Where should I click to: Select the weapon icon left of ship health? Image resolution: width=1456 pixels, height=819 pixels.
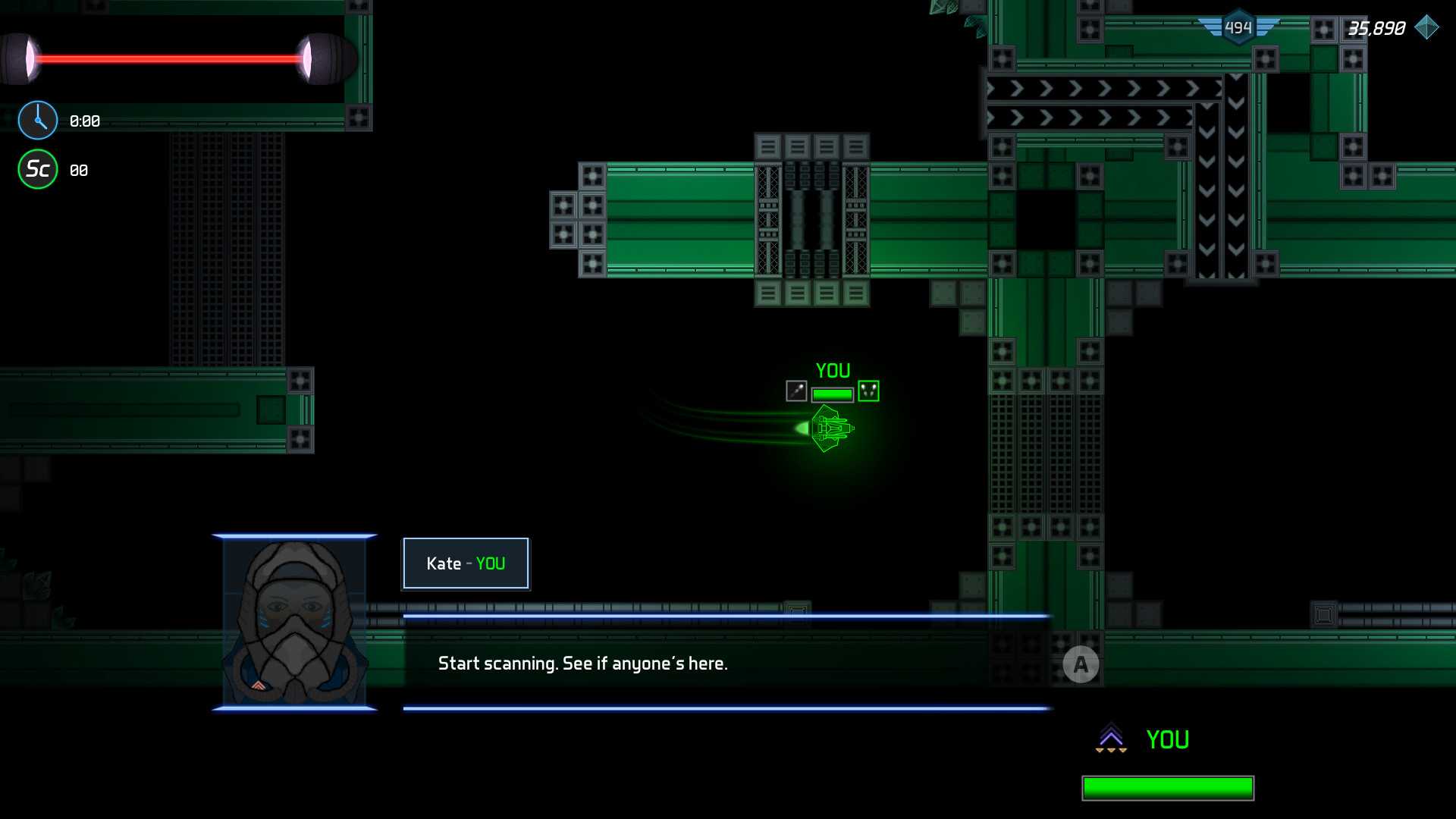point(796,391)
